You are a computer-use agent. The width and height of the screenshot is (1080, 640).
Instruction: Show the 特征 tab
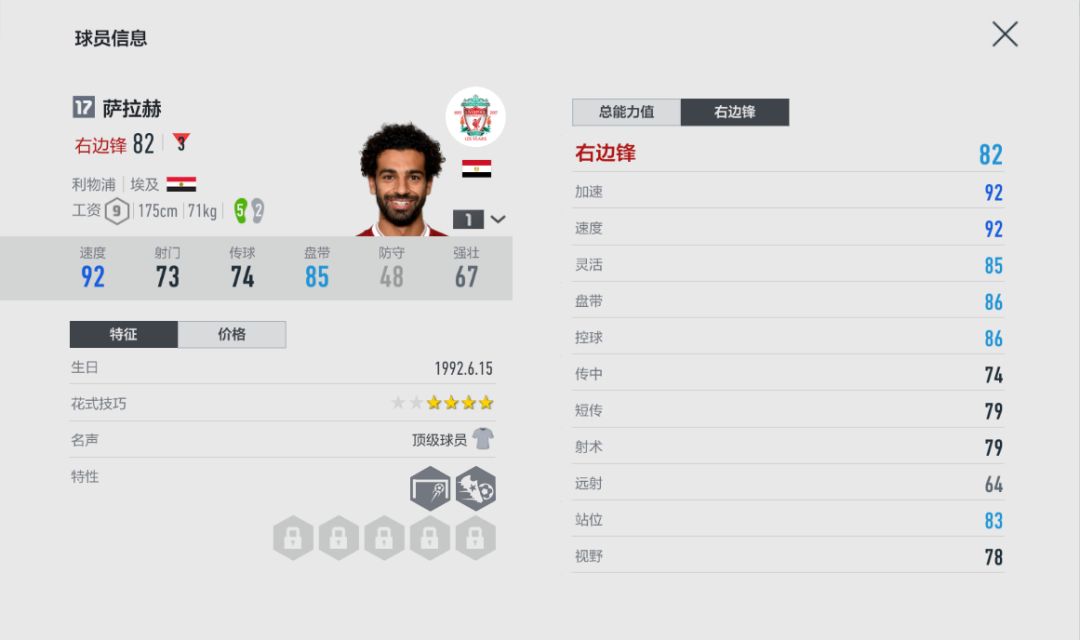tap(124, 334)
